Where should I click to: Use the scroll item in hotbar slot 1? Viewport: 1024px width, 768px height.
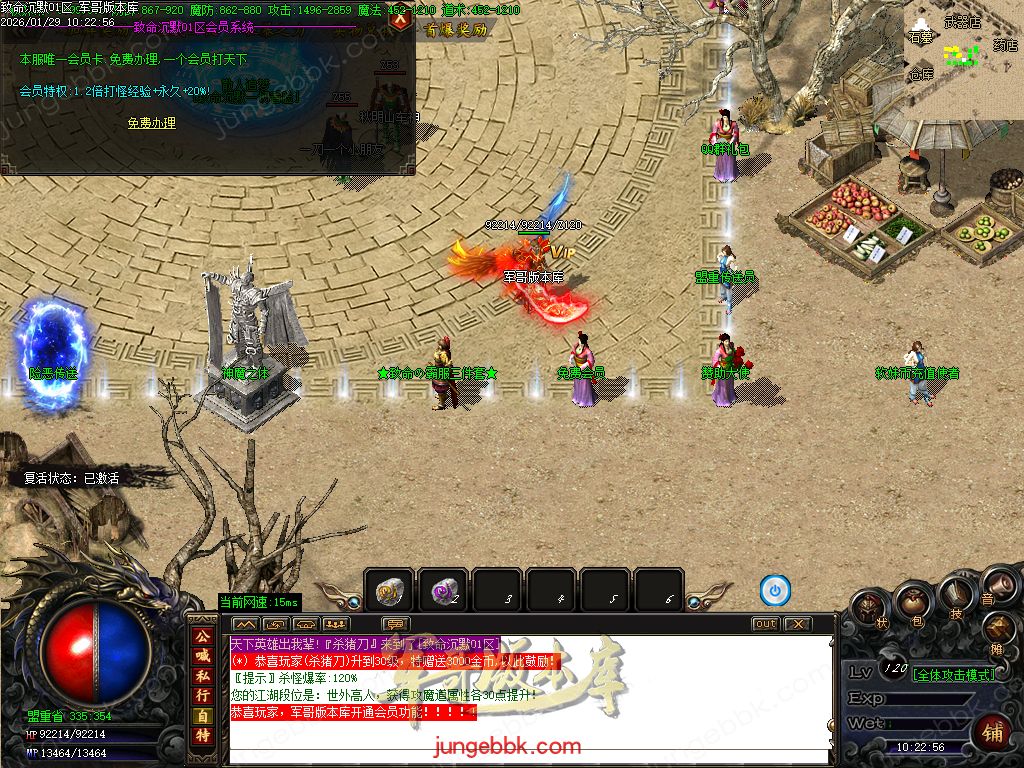click(388, 592)
